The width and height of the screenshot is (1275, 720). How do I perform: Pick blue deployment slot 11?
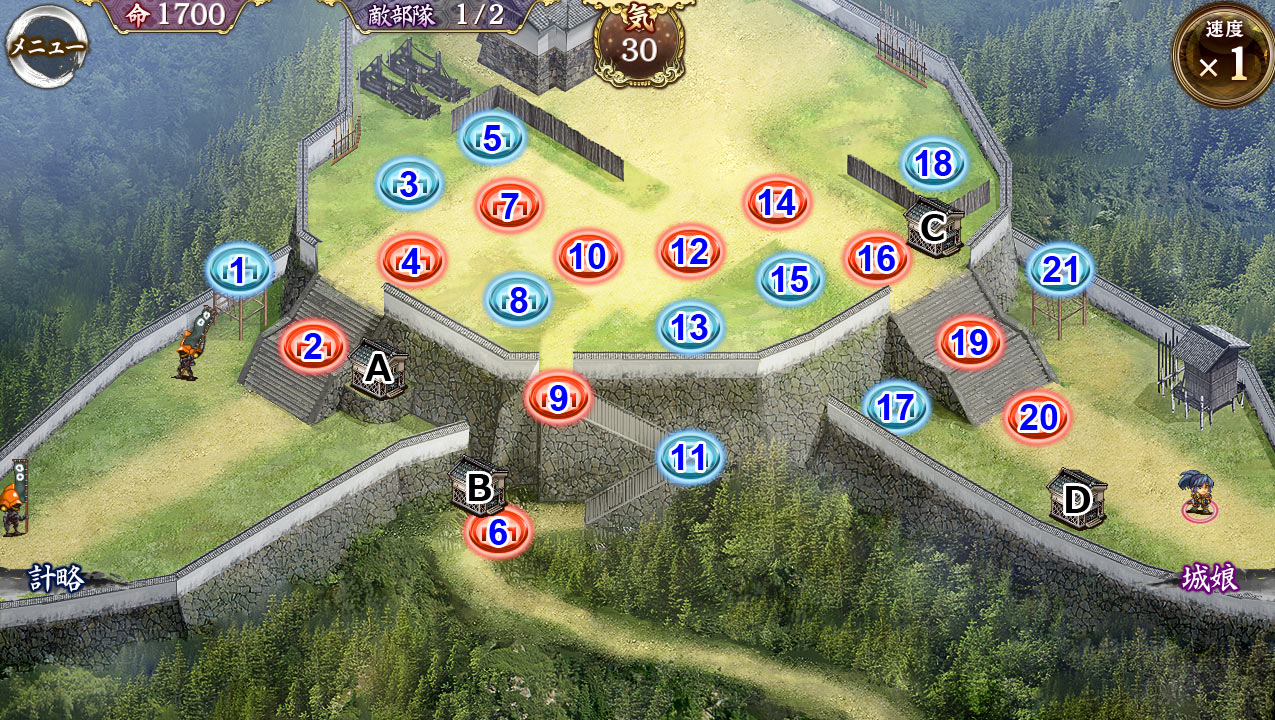click(690, 458)
